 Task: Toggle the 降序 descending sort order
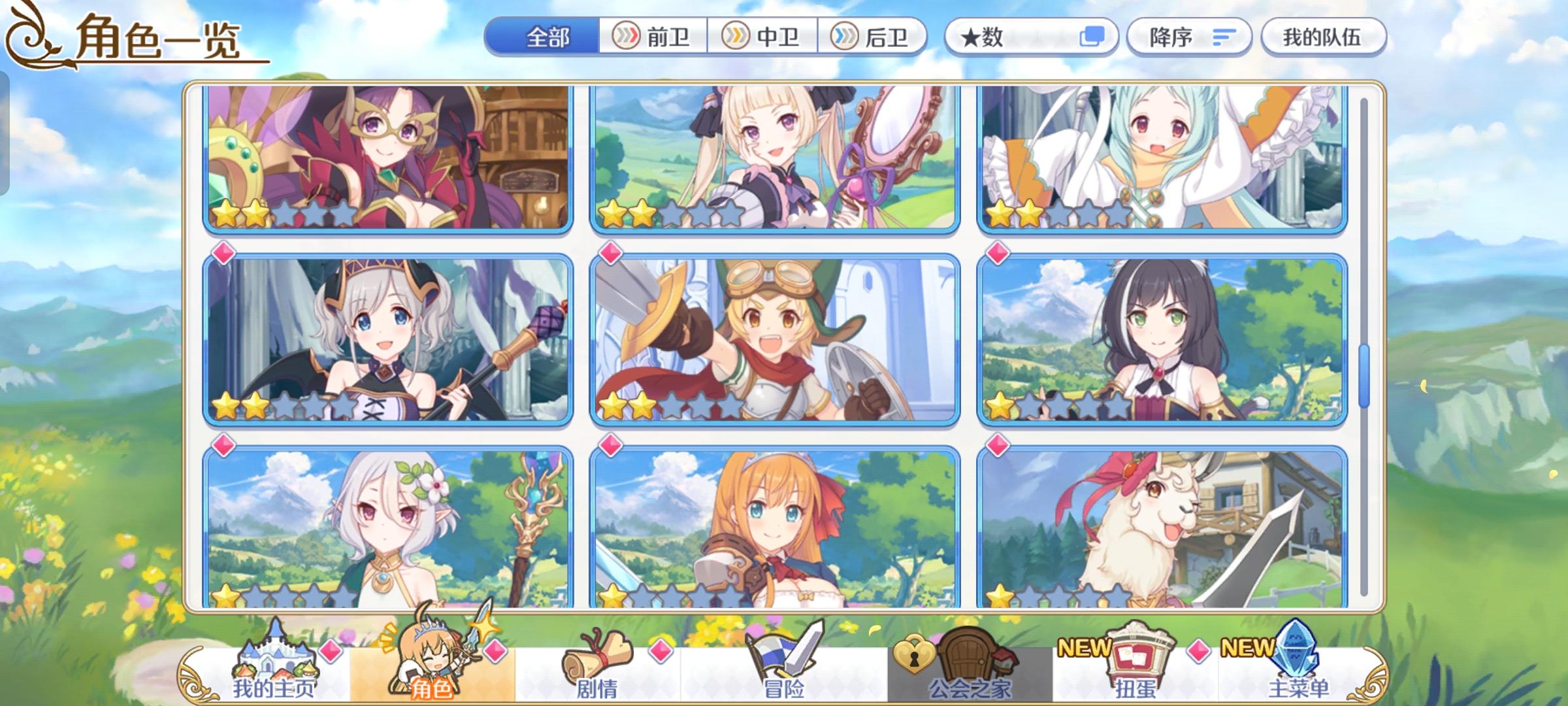tap(1189, 37)
